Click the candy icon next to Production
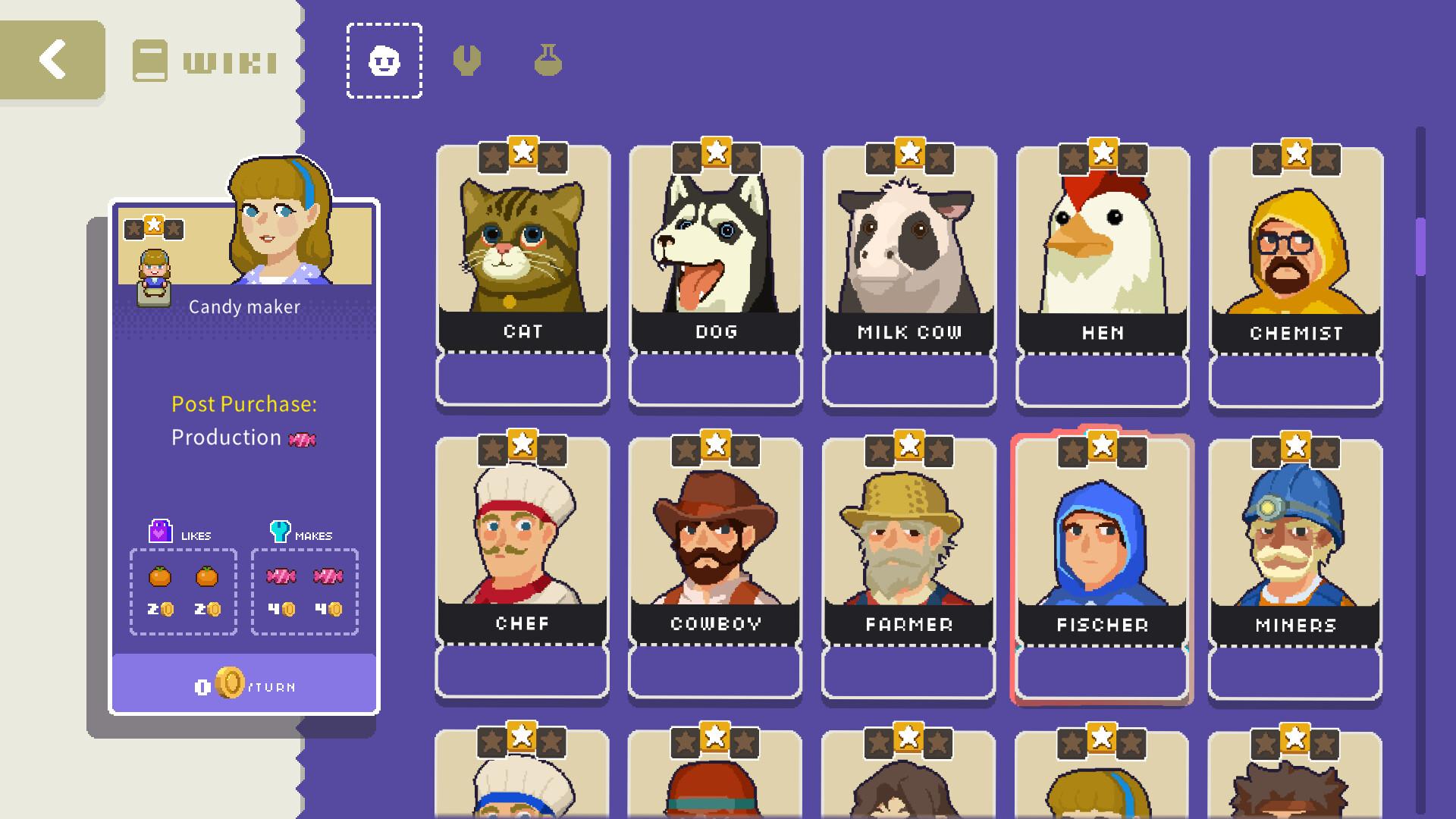Viewport: 1456px width, 819px height. 303,438
